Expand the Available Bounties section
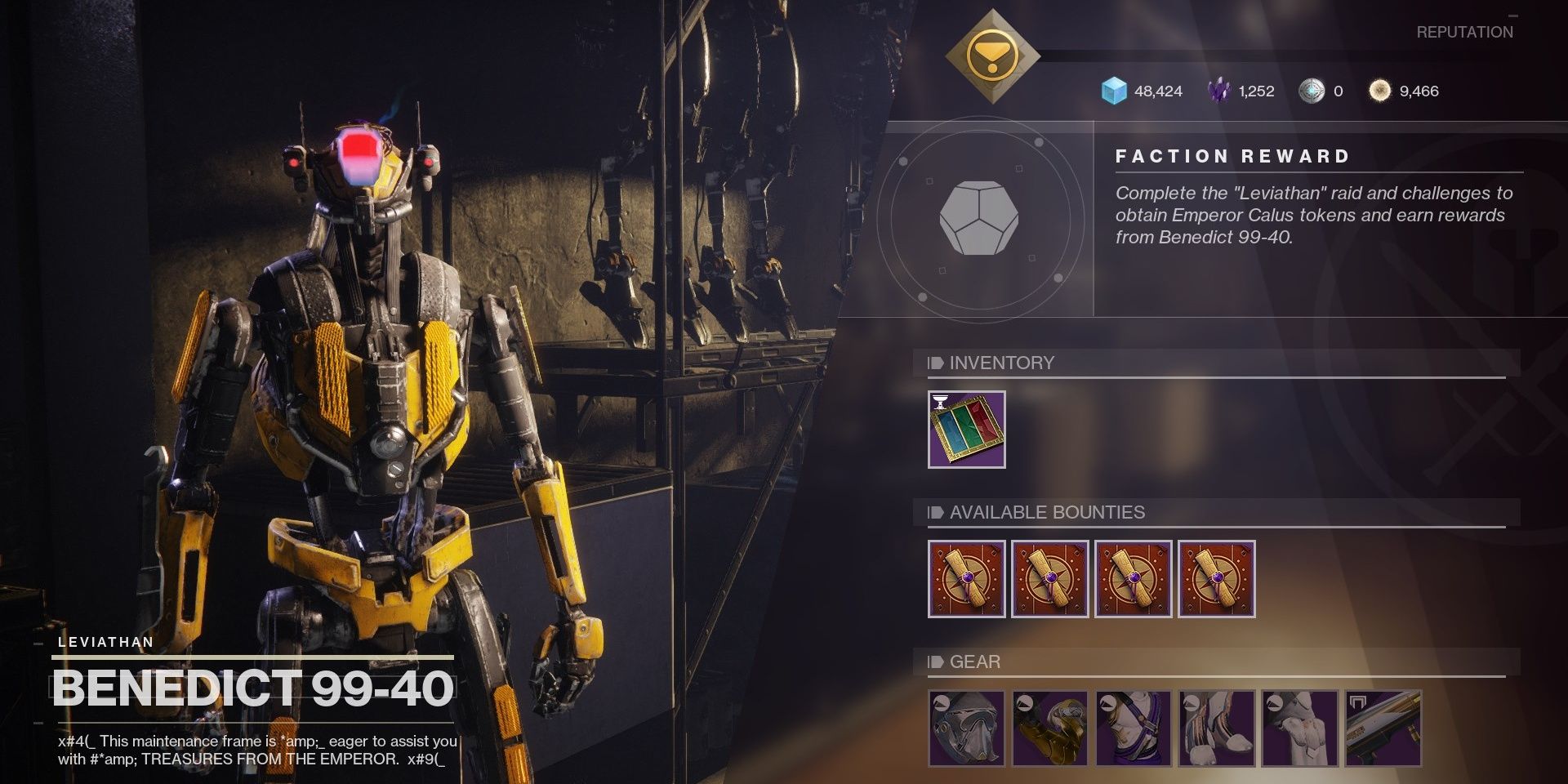This screenshot has width=1568, height=784. click(1048, 513)
